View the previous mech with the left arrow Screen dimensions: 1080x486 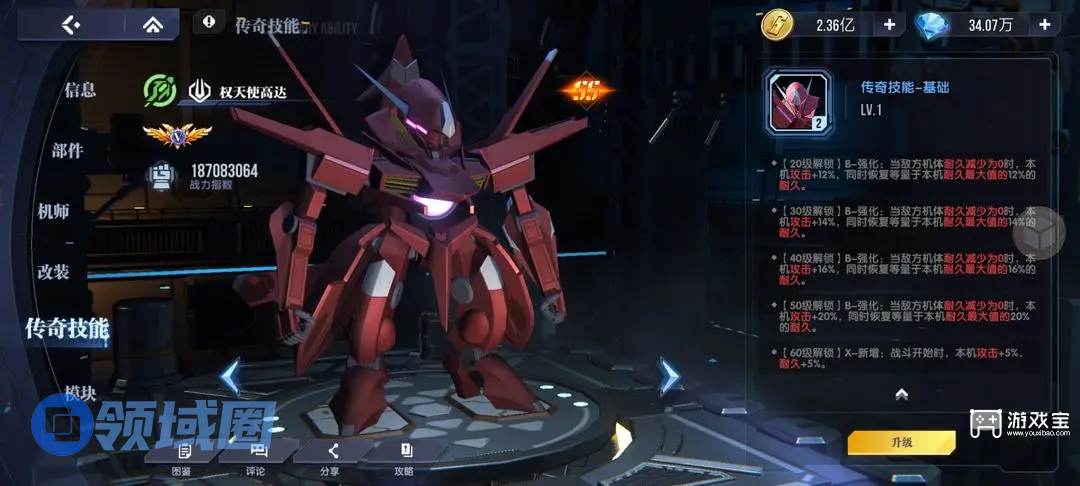pos(230,377)
